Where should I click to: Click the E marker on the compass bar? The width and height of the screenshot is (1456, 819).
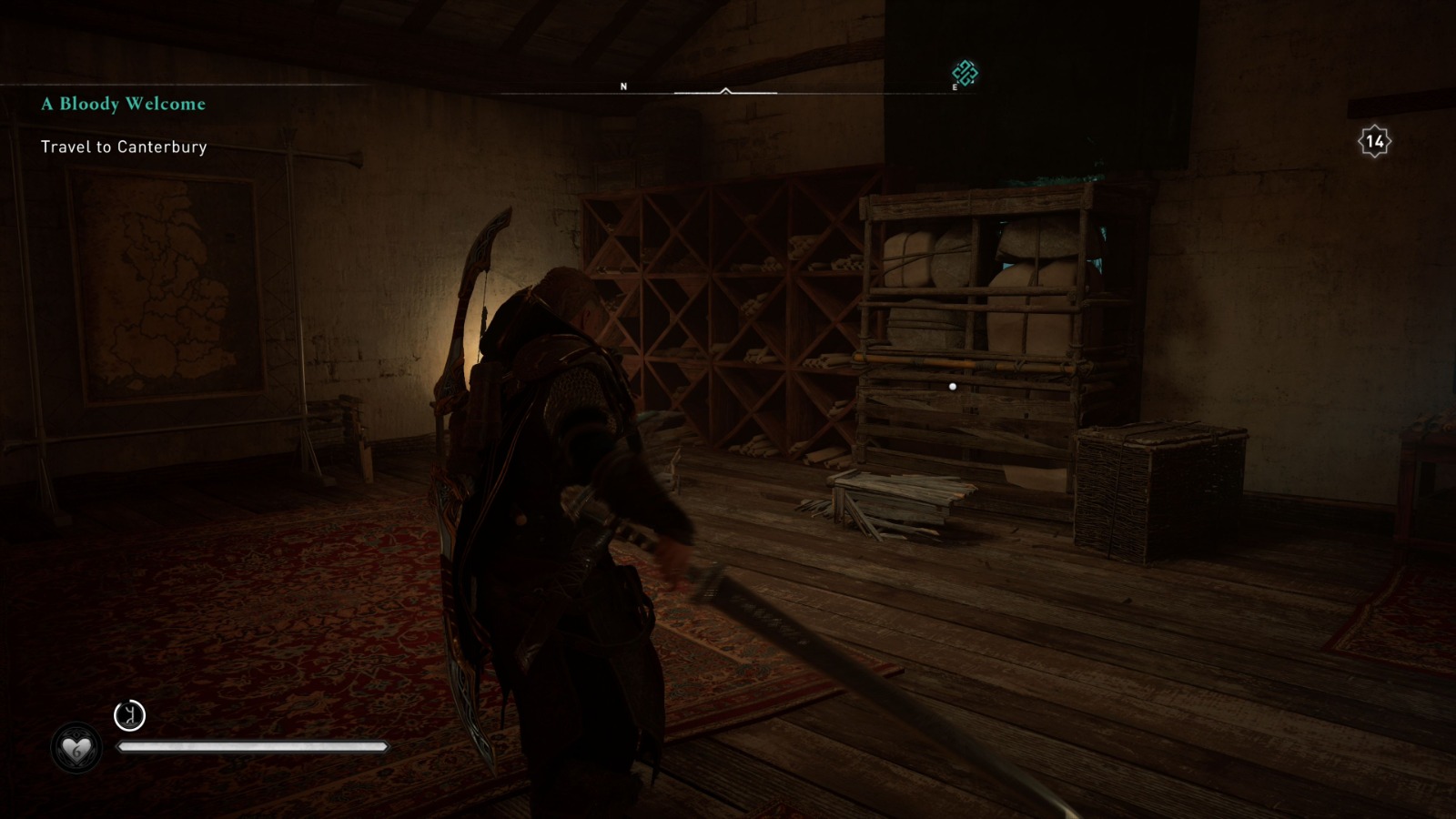pyautogui.click(x=955, y=87)
